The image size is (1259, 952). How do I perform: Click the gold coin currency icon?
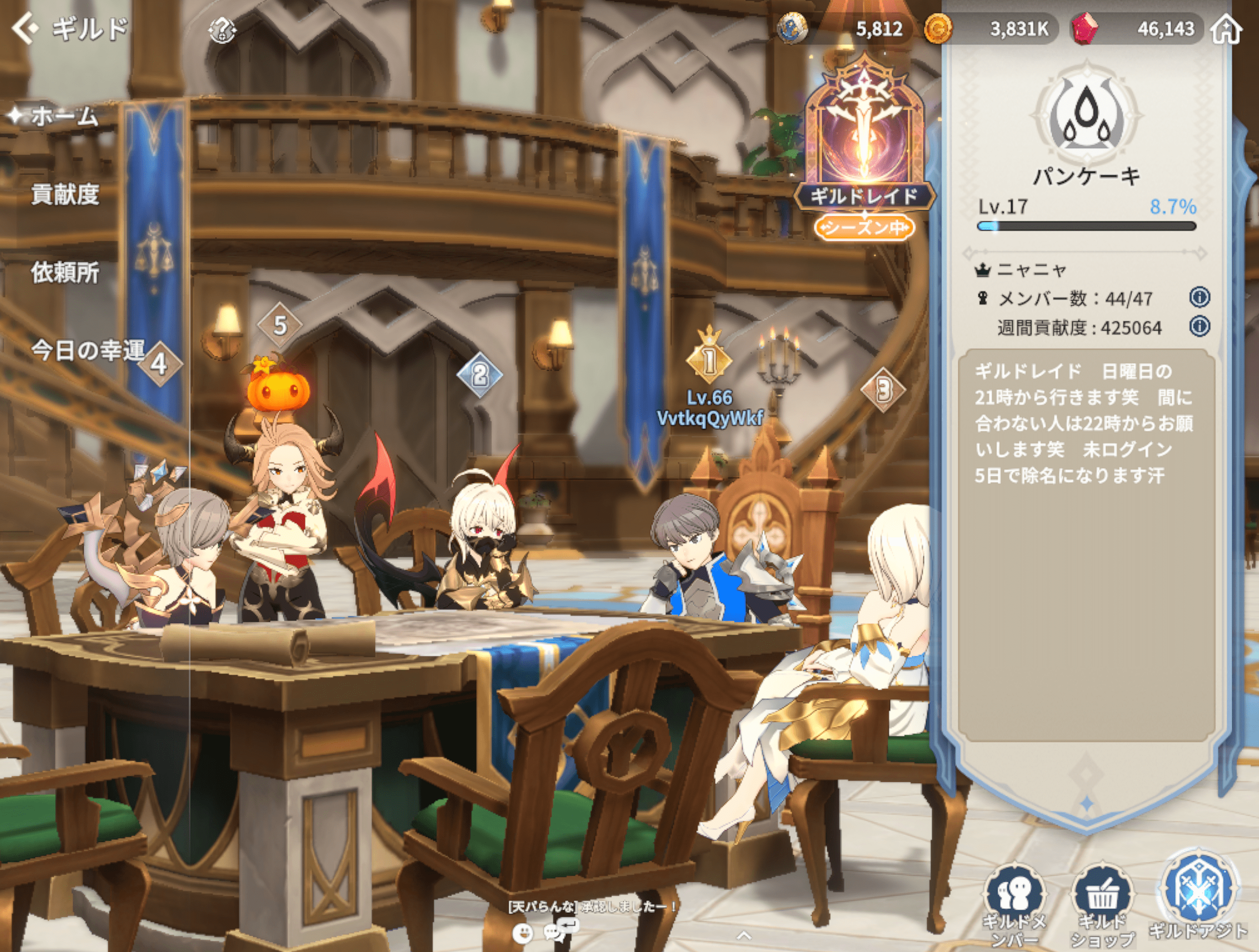click(938, 28)
